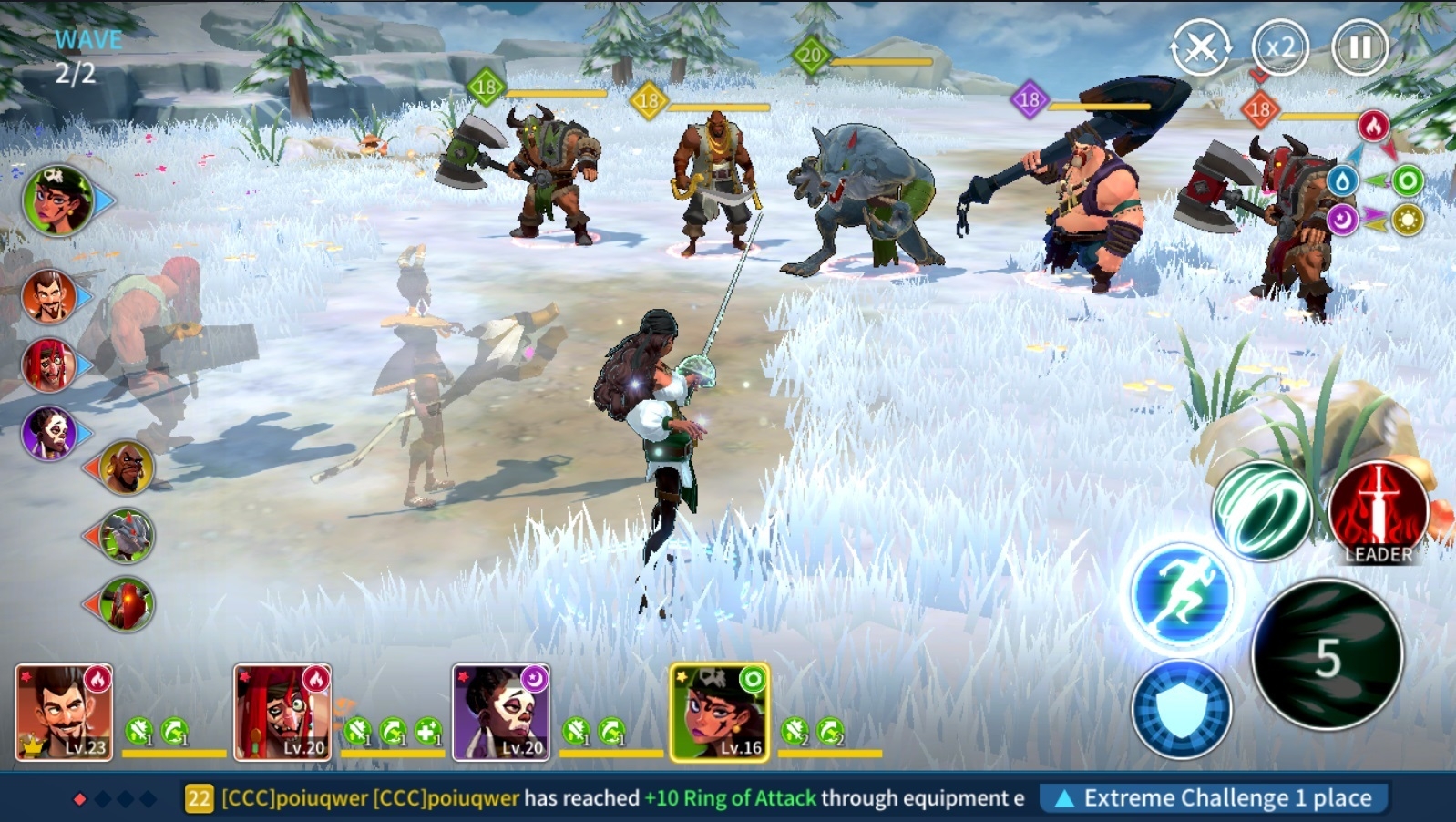Viewport: 1456px width, 822px height.
Task: Target the bald pirate enemy turn icon
Action: point(127,468)
